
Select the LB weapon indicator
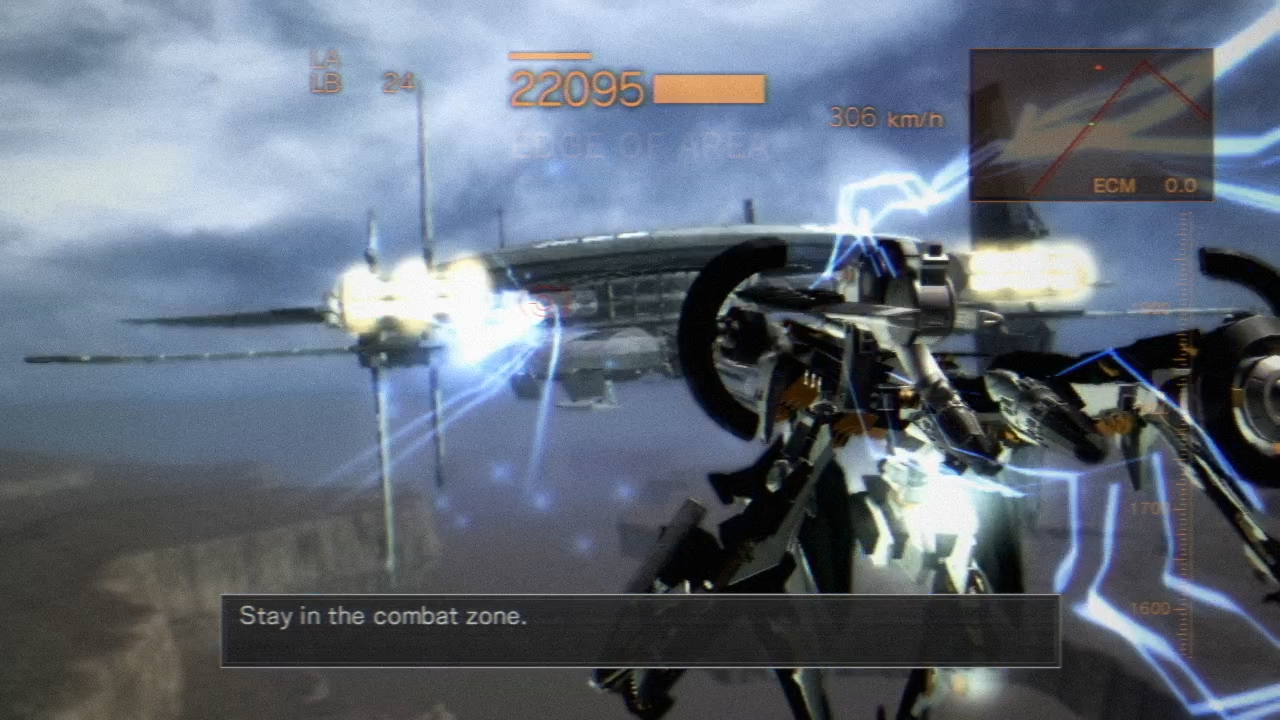pyautogui.click(x=326, y=84)
